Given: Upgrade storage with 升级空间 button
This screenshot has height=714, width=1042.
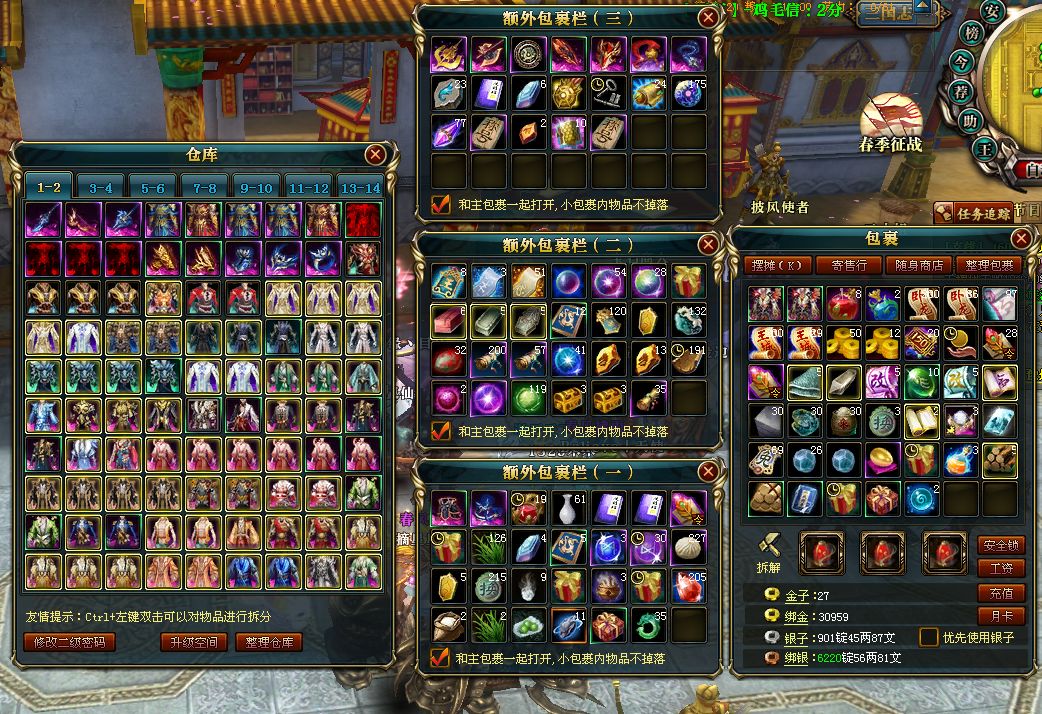Looking at the screenshot, I should (194, 642).
